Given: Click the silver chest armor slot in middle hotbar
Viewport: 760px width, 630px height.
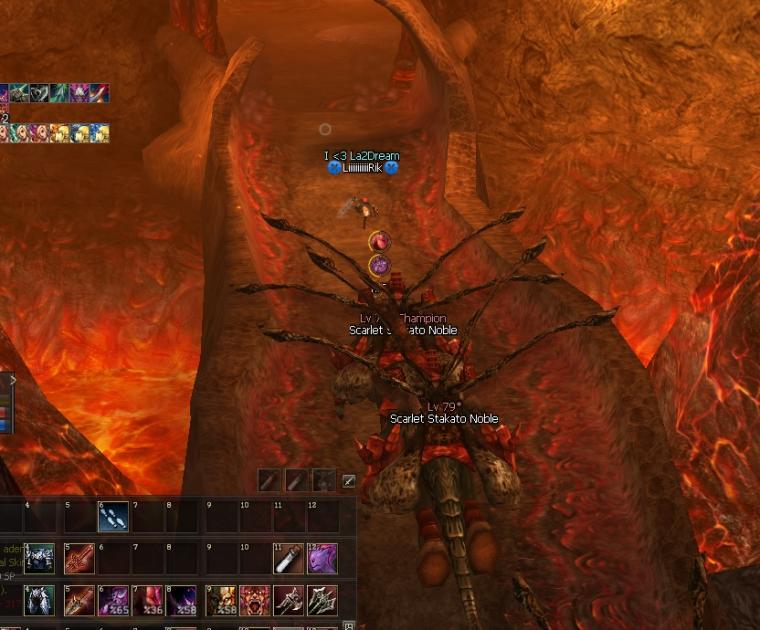Looking at the screenshot, I should (x=39, y=558).
